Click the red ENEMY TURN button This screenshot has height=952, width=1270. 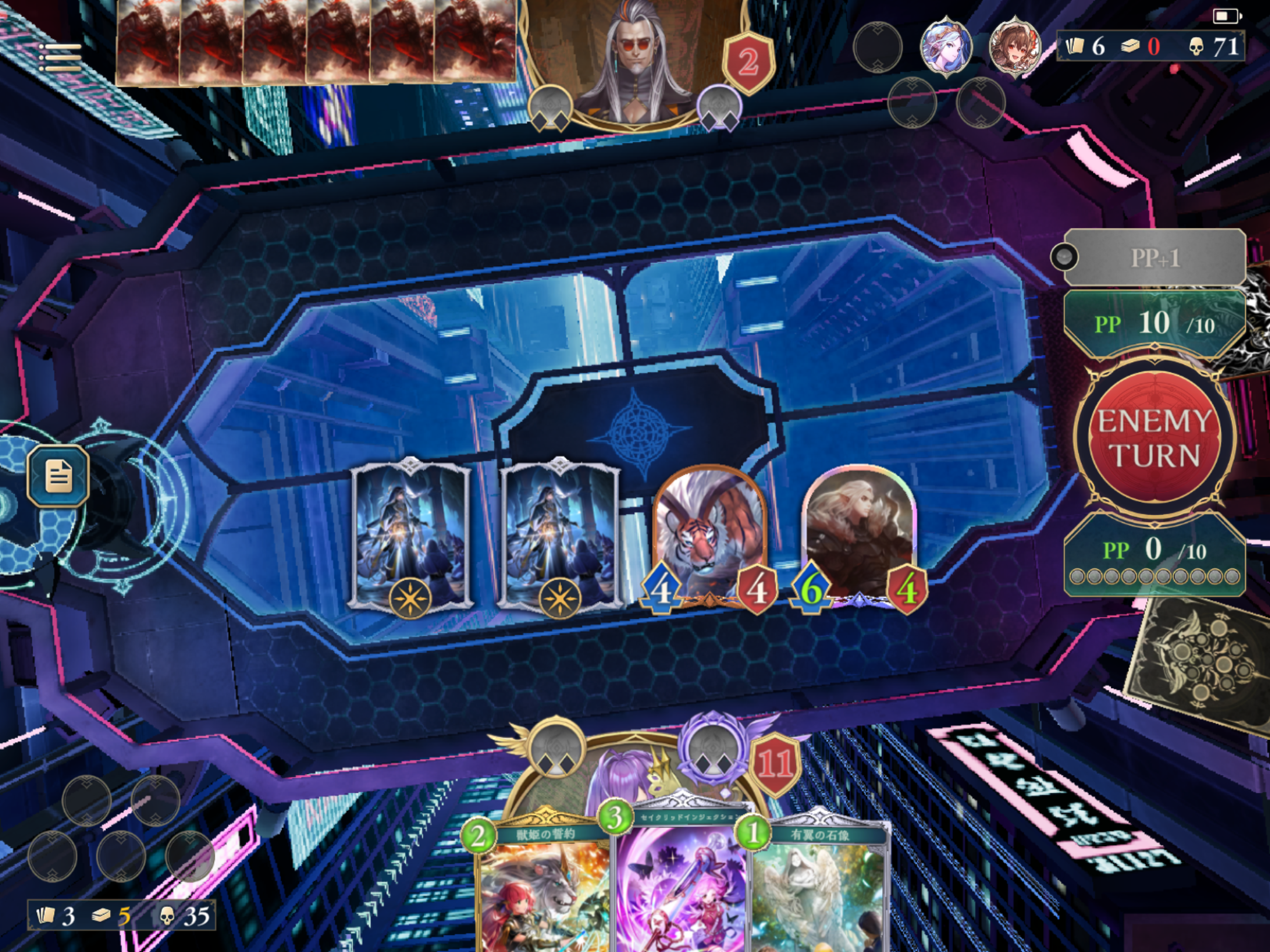(1154, 438)
